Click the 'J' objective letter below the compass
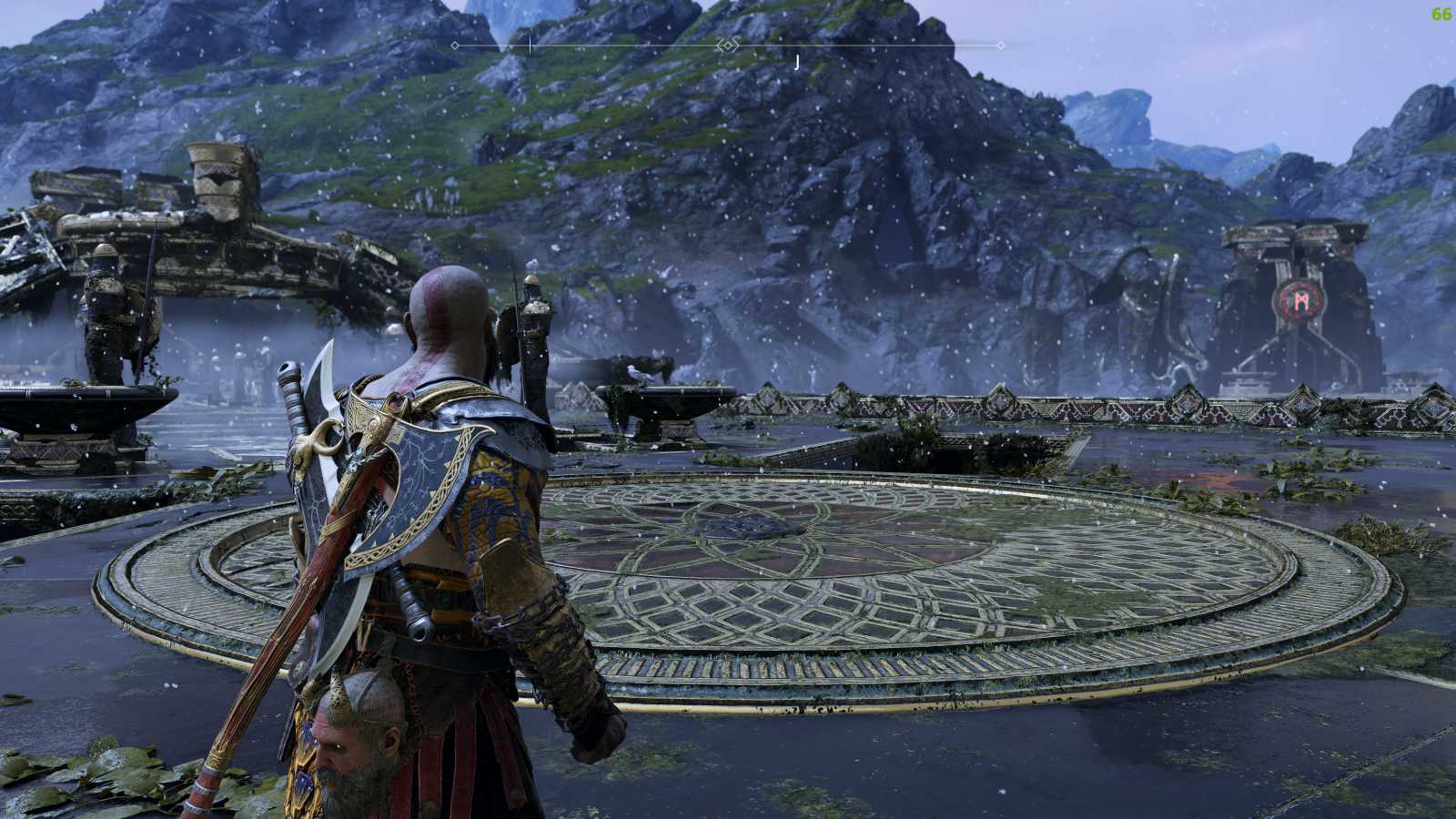Viewport: 1456px width, 819px height. click(795, 61)
